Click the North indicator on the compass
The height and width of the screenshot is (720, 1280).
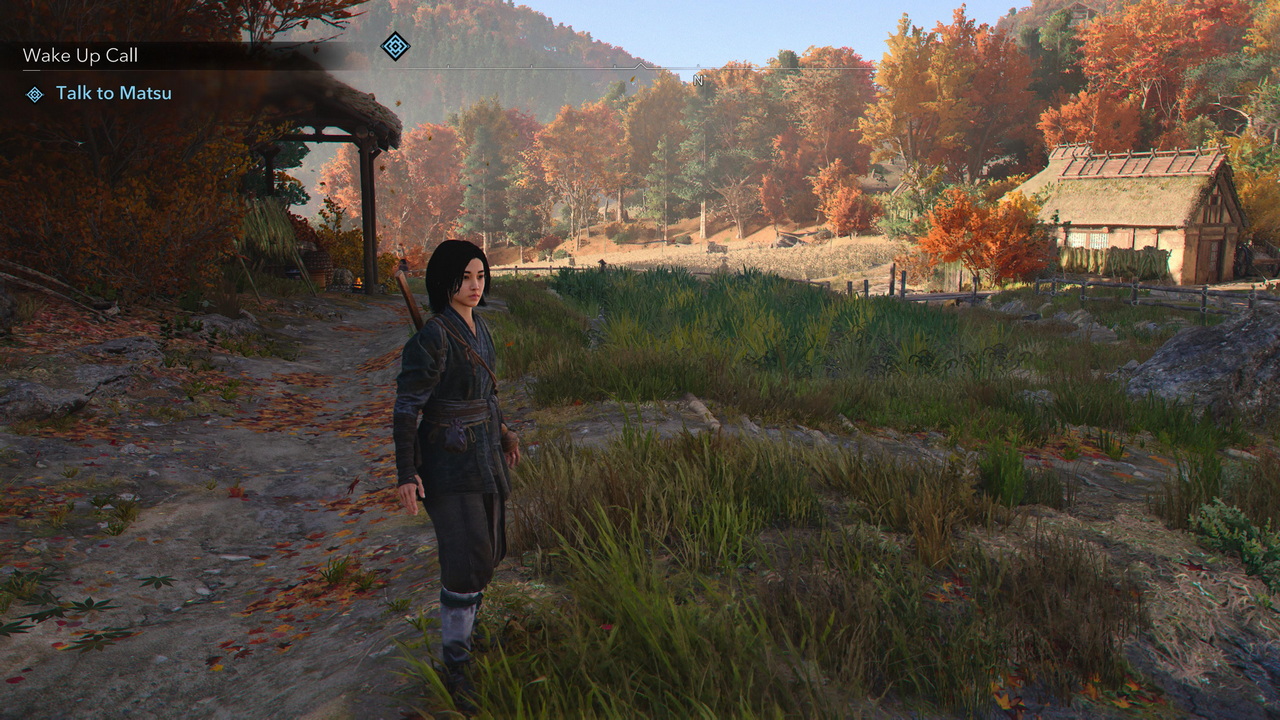coord(698,80)
